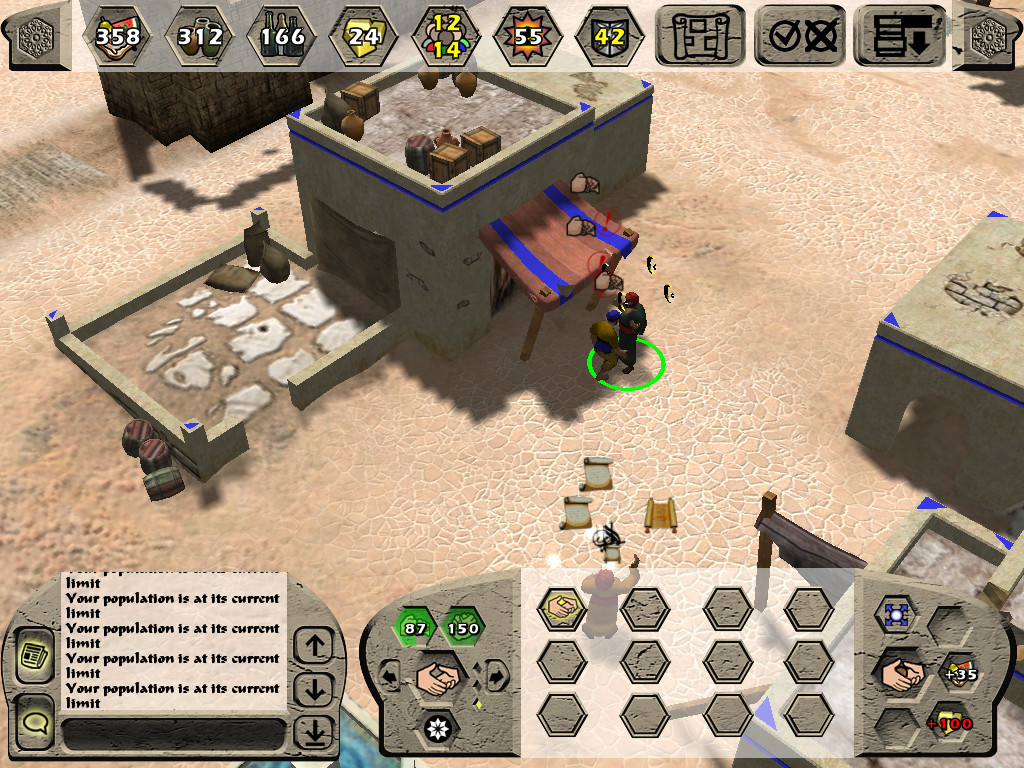The image size is (1024, 768).
Task: Show the newspaper message log
Action: pos(36,655)
